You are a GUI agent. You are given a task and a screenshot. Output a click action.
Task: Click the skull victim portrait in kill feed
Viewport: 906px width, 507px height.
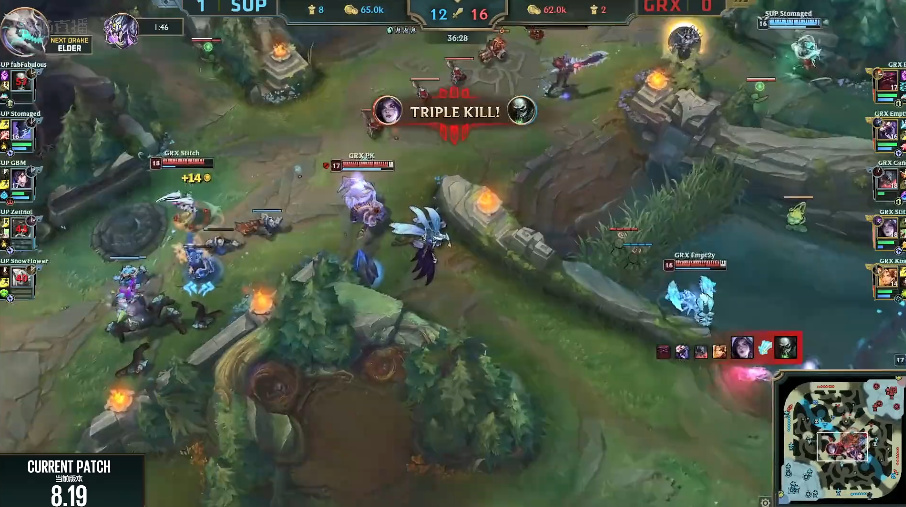coord(786,348)
